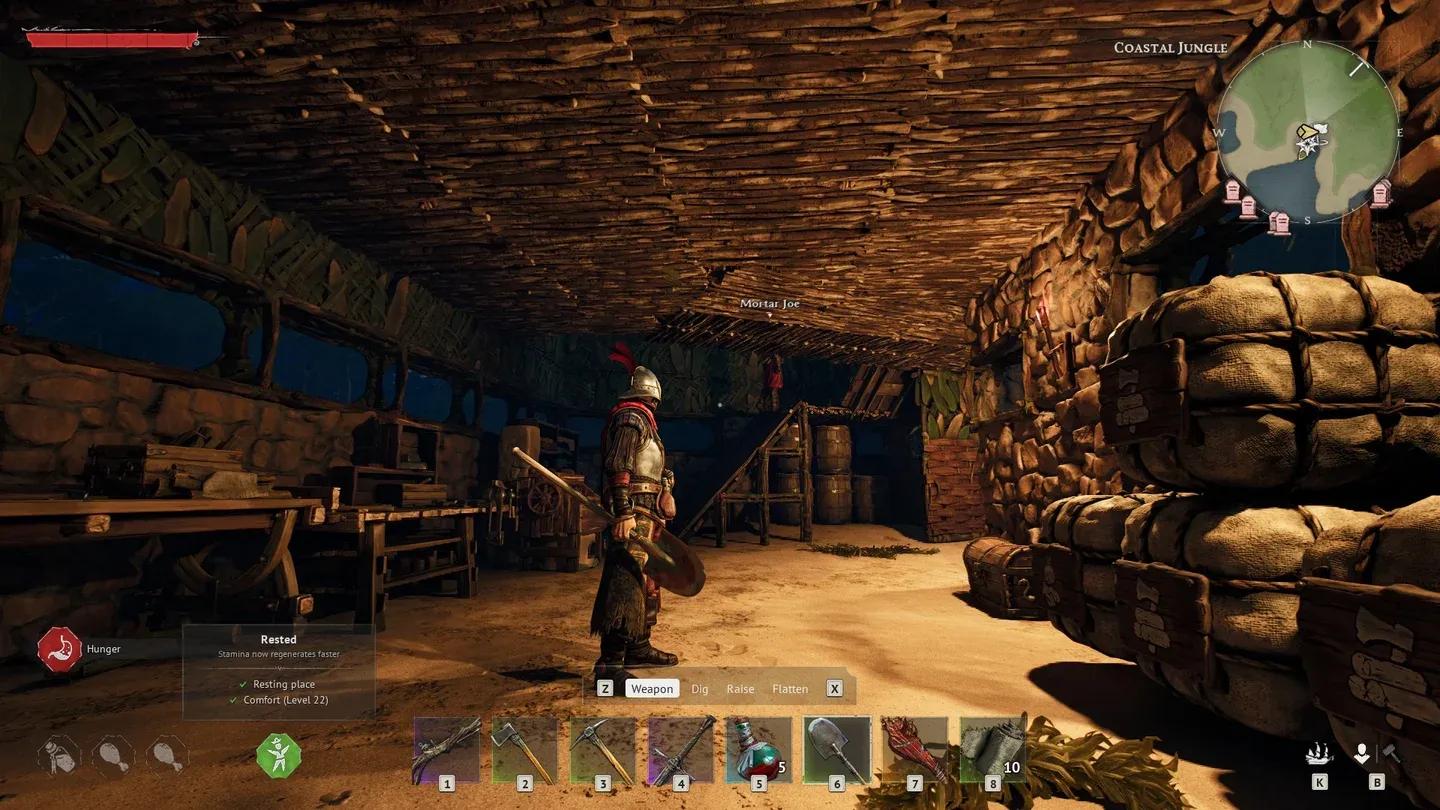Click the X next-mode key indicator
Viewport: 1440px width, 810px height.
tap(834, 688)
